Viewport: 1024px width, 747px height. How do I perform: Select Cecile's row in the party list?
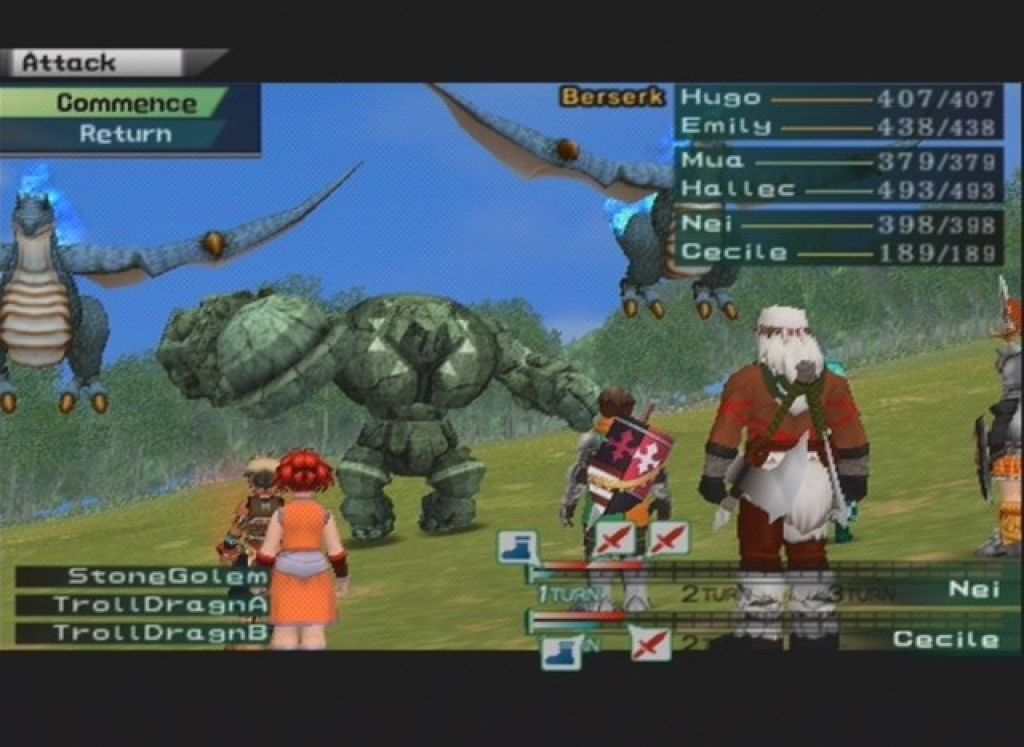838,252
